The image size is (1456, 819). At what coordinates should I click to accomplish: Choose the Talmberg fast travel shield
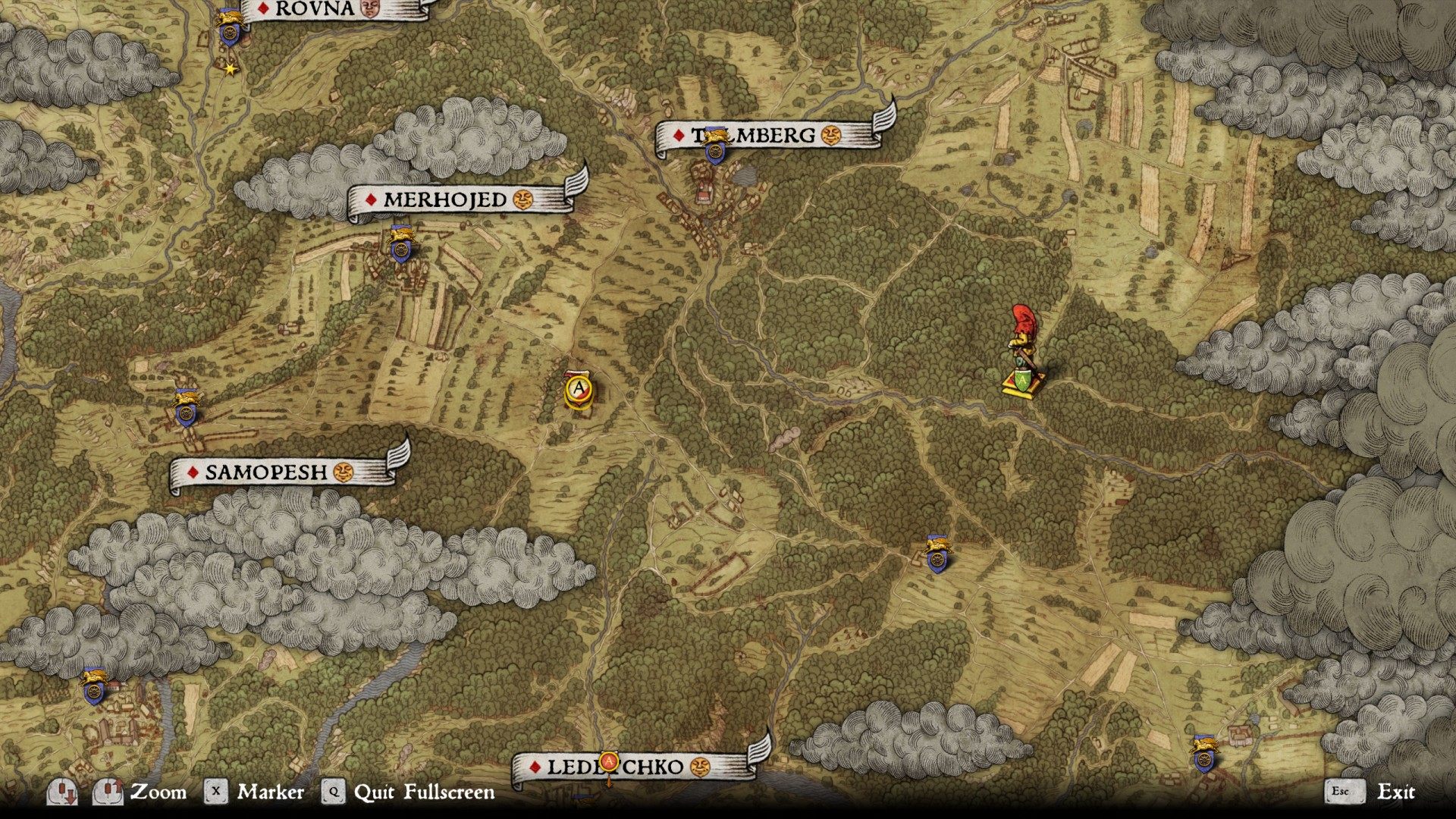click(714, 148)
